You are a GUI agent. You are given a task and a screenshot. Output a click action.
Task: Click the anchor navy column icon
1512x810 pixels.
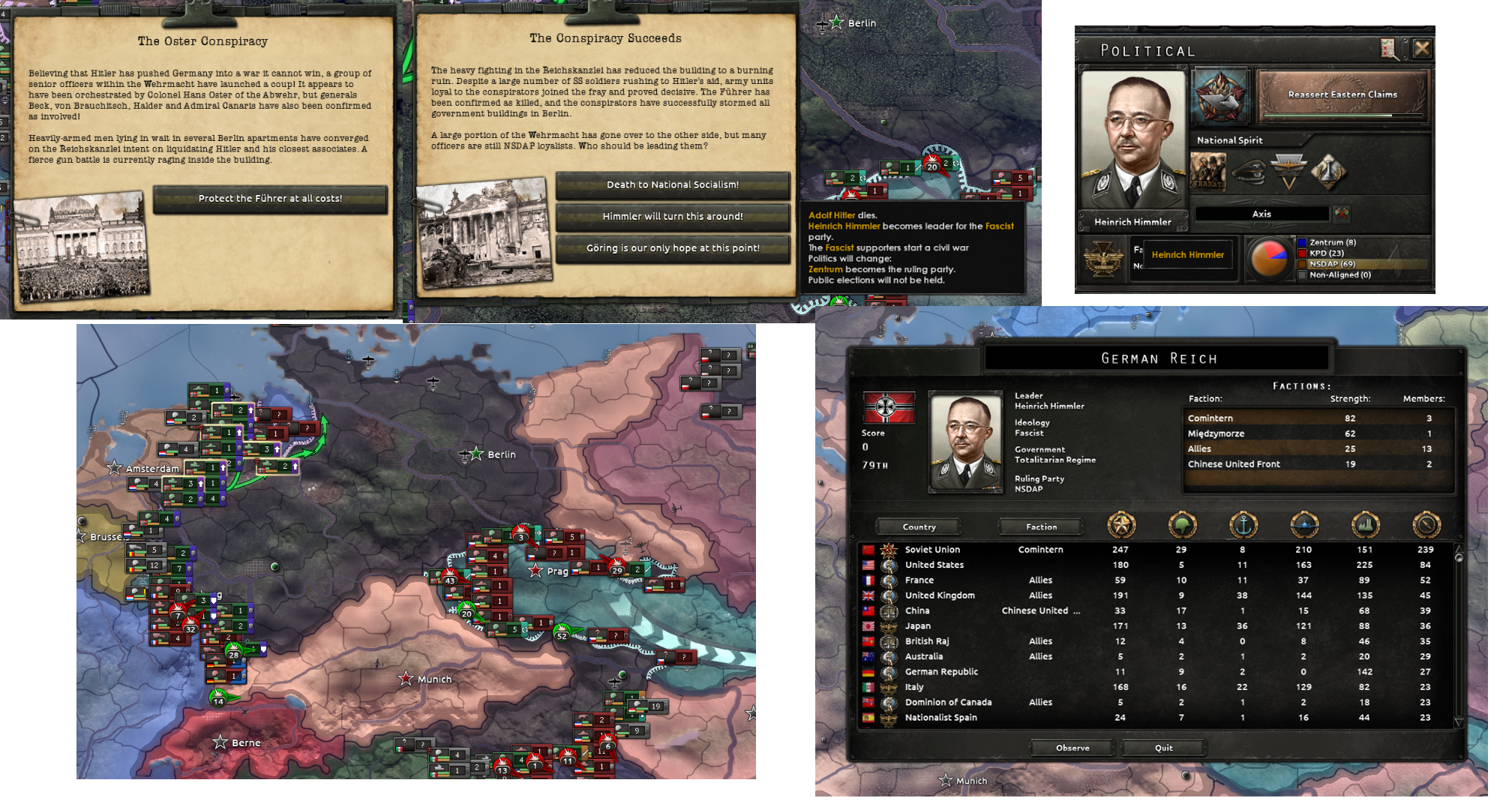[x=1243, y=526]
